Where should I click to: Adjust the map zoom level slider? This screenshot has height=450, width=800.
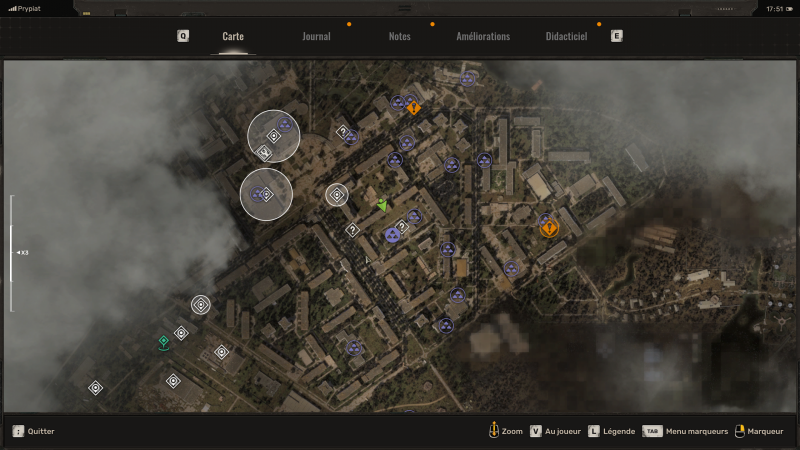click(x=11, y=252)
